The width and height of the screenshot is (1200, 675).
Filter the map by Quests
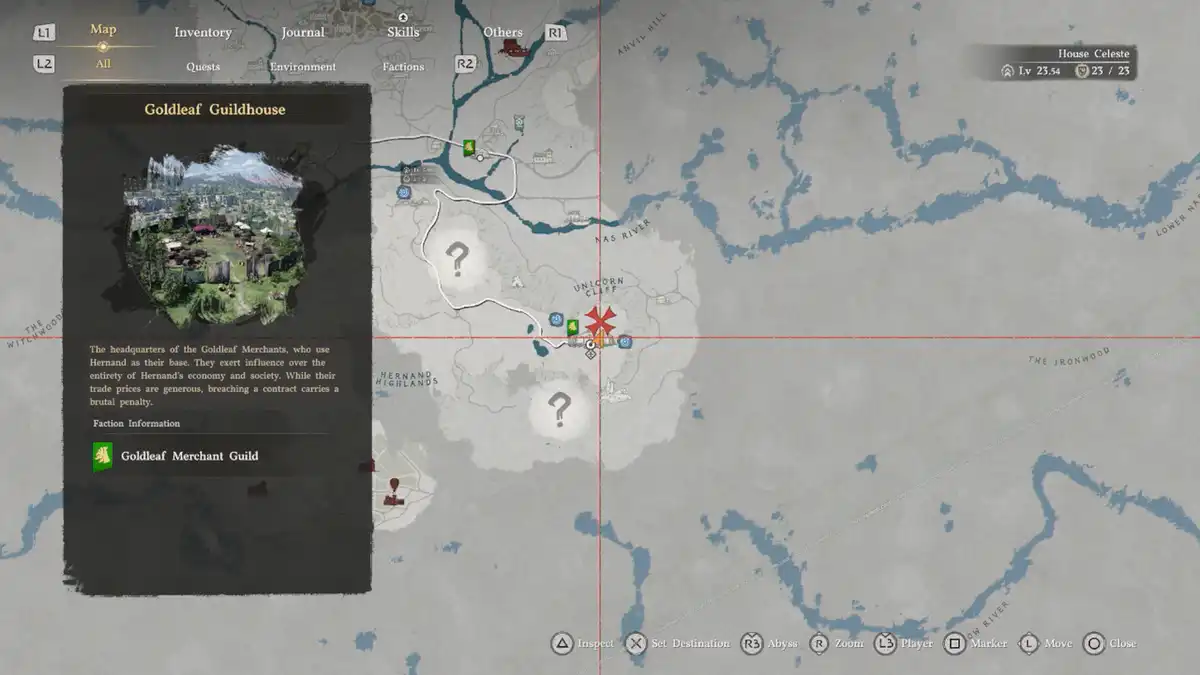point(203,67)
